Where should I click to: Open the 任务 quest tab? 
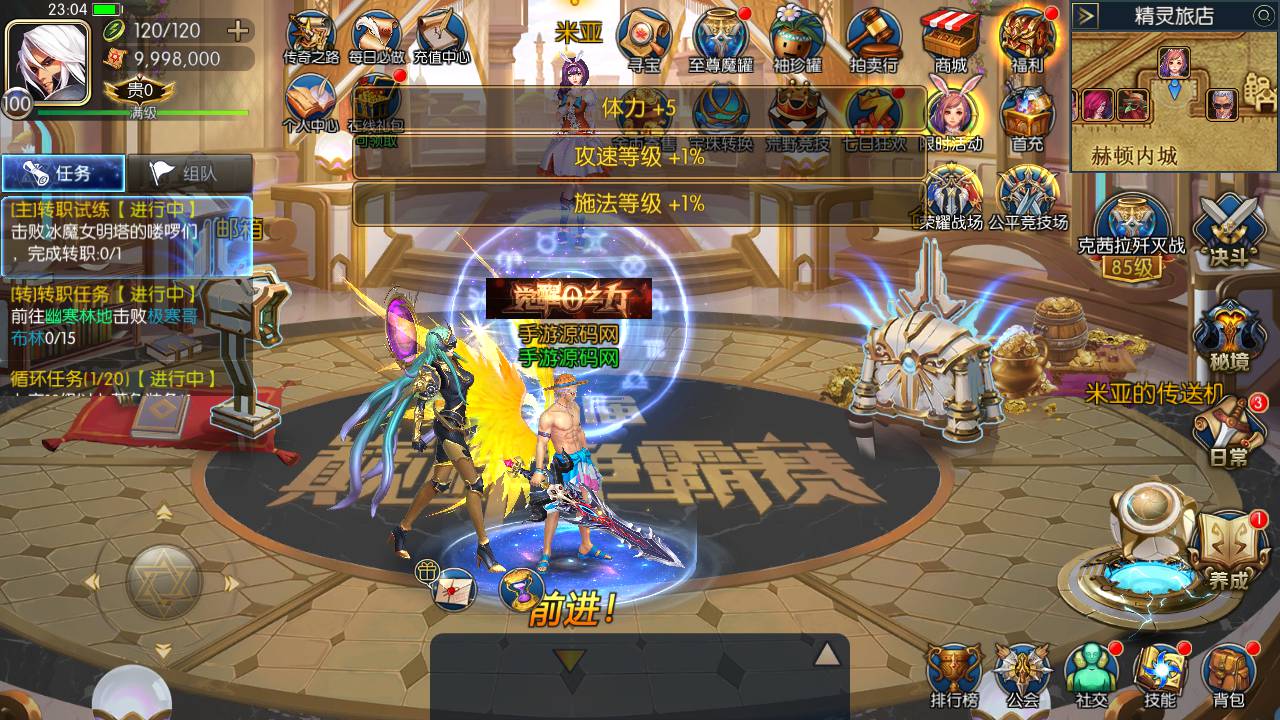tap(63, 173)
